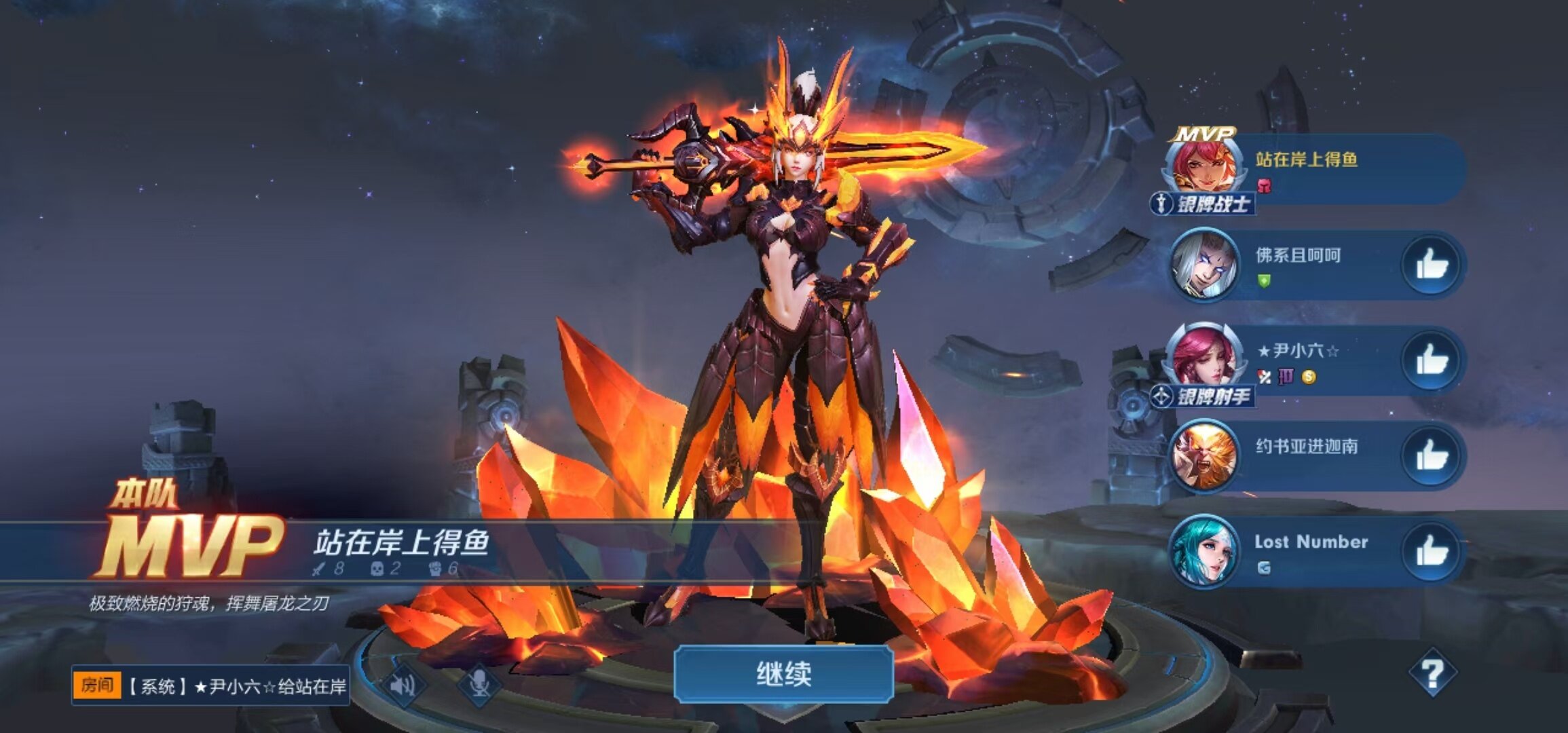
Task: Toggle the microphone voice chat icon
Action: coord(479,684)
